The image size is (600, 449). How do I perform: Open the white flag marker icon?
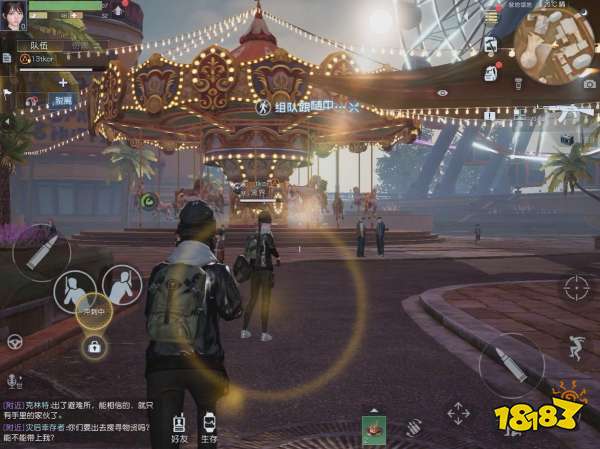point(7,93)
